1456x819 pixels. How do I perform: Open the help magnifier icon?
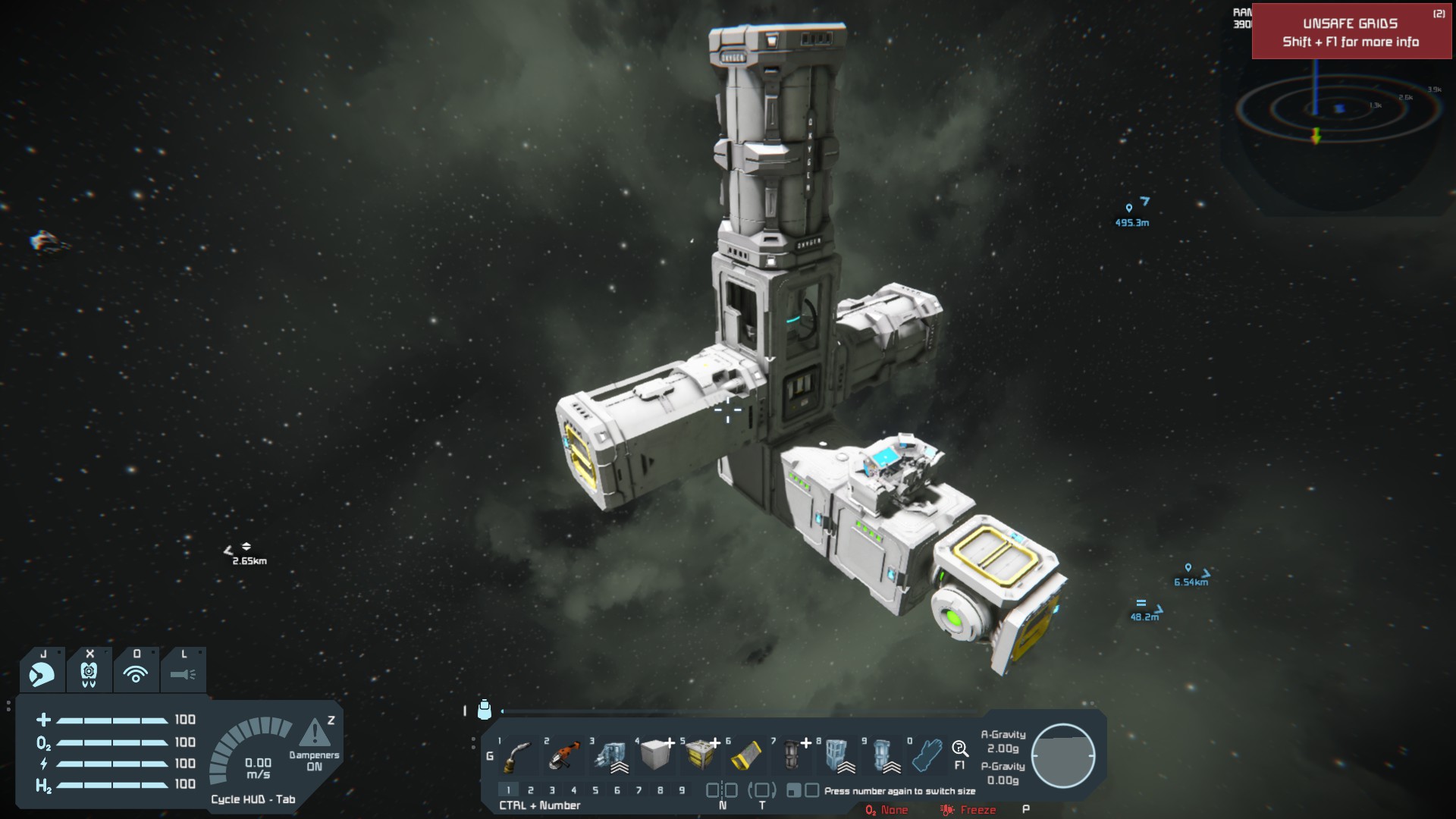pos(960,750)
